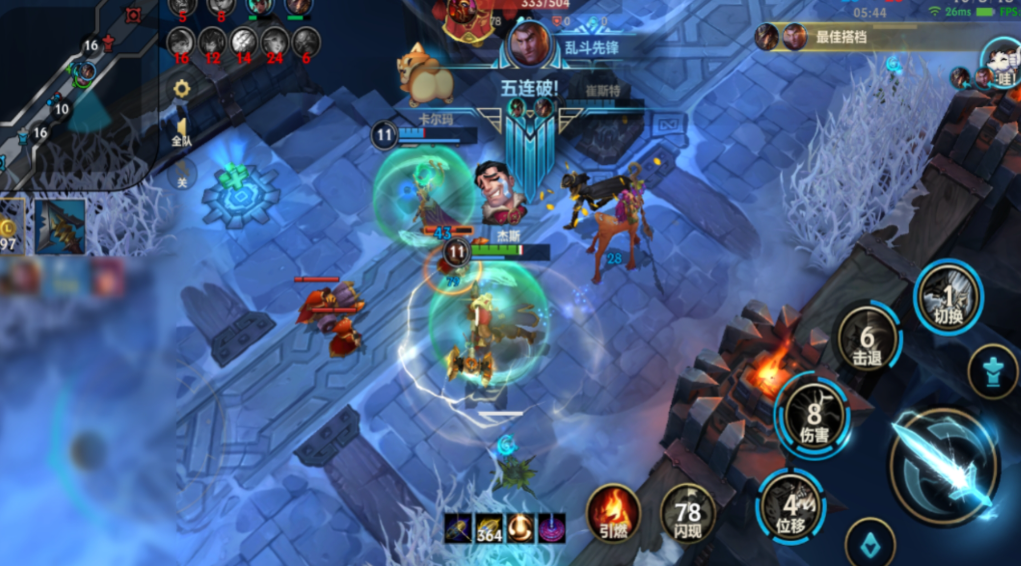Image resolution: width=1021 pixels, height=566 pixels.
Task: Use the 闪现 (Flash) summoner spell
Action: point(688,513)
